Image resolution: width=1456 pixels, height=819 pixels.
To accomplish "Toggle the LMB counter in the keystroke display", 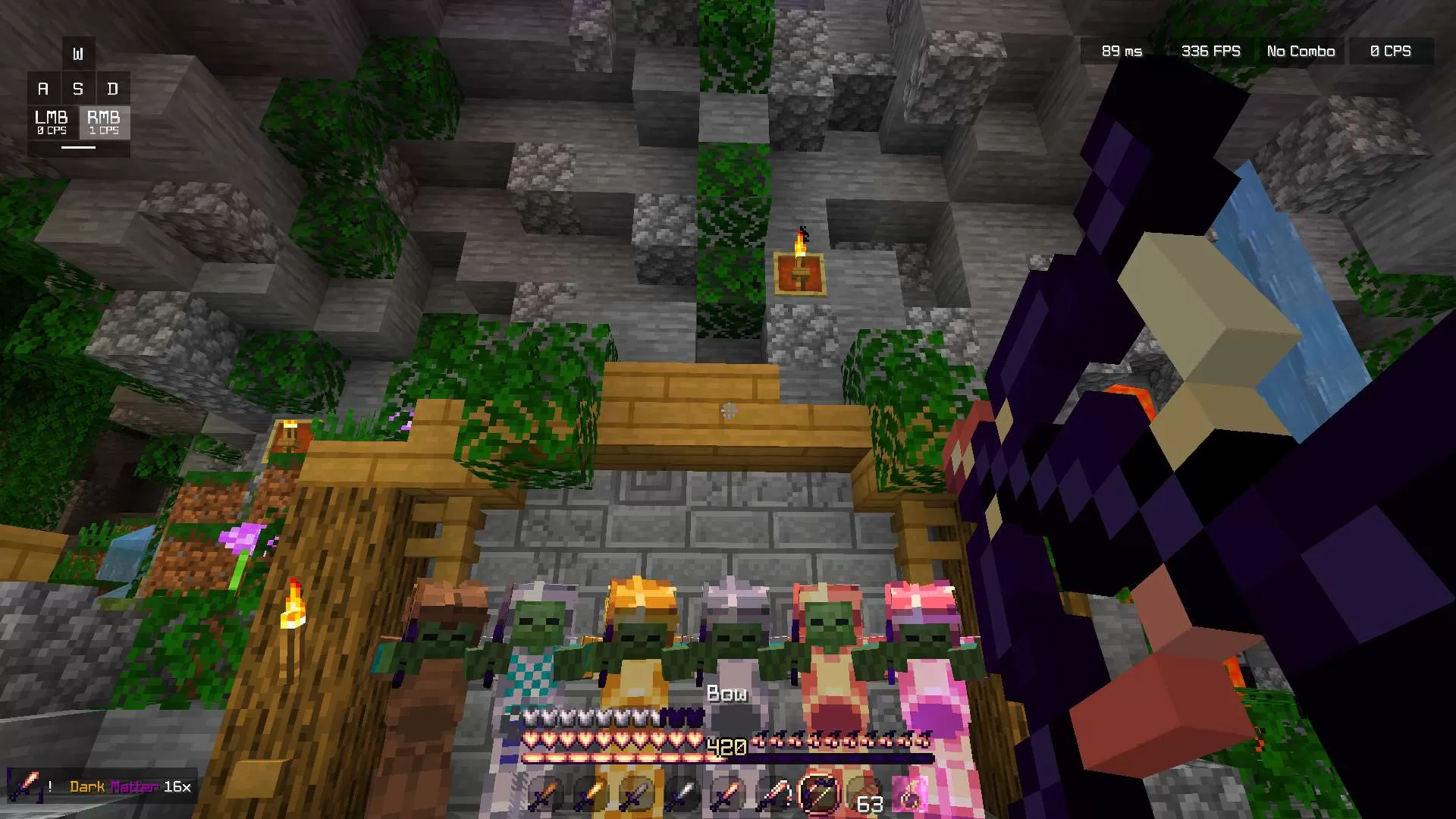I will [50, 124].
